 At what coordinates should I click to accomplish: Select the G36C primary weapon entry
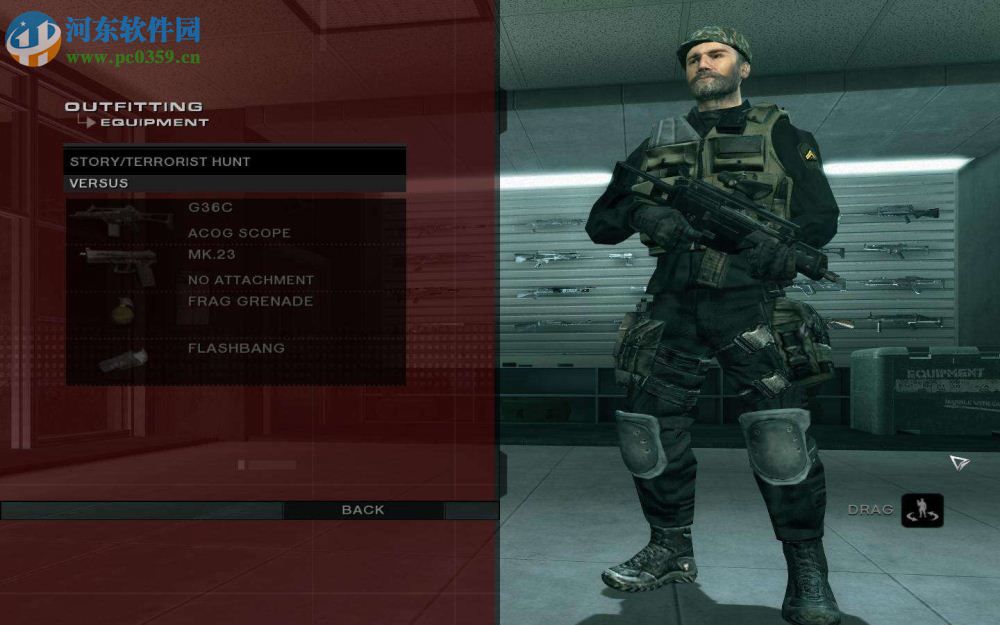point(211,209)
